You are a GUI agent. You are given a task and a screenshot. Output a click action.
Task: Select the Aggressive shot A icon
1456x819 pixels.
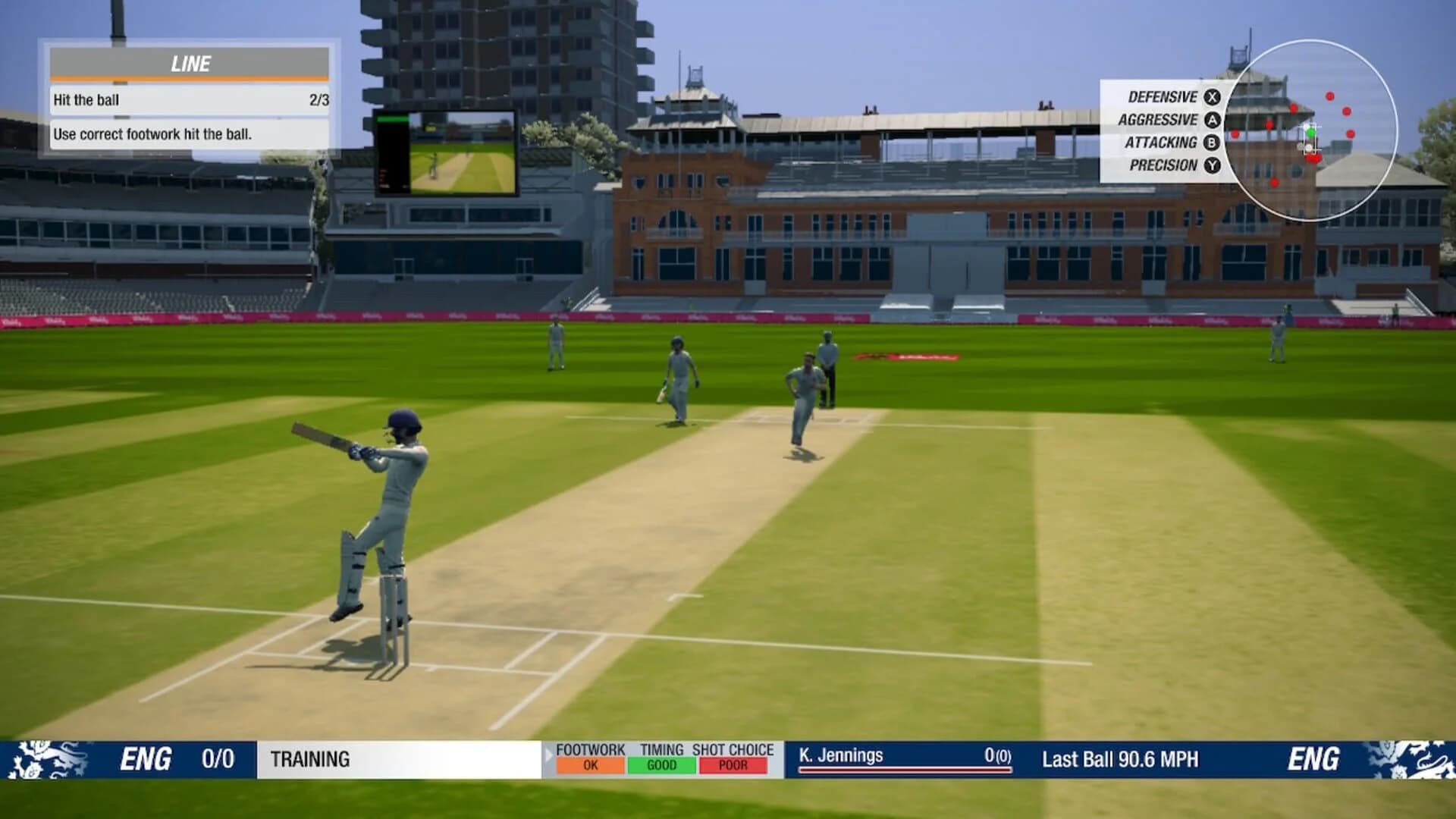(x=1211, y=120)
